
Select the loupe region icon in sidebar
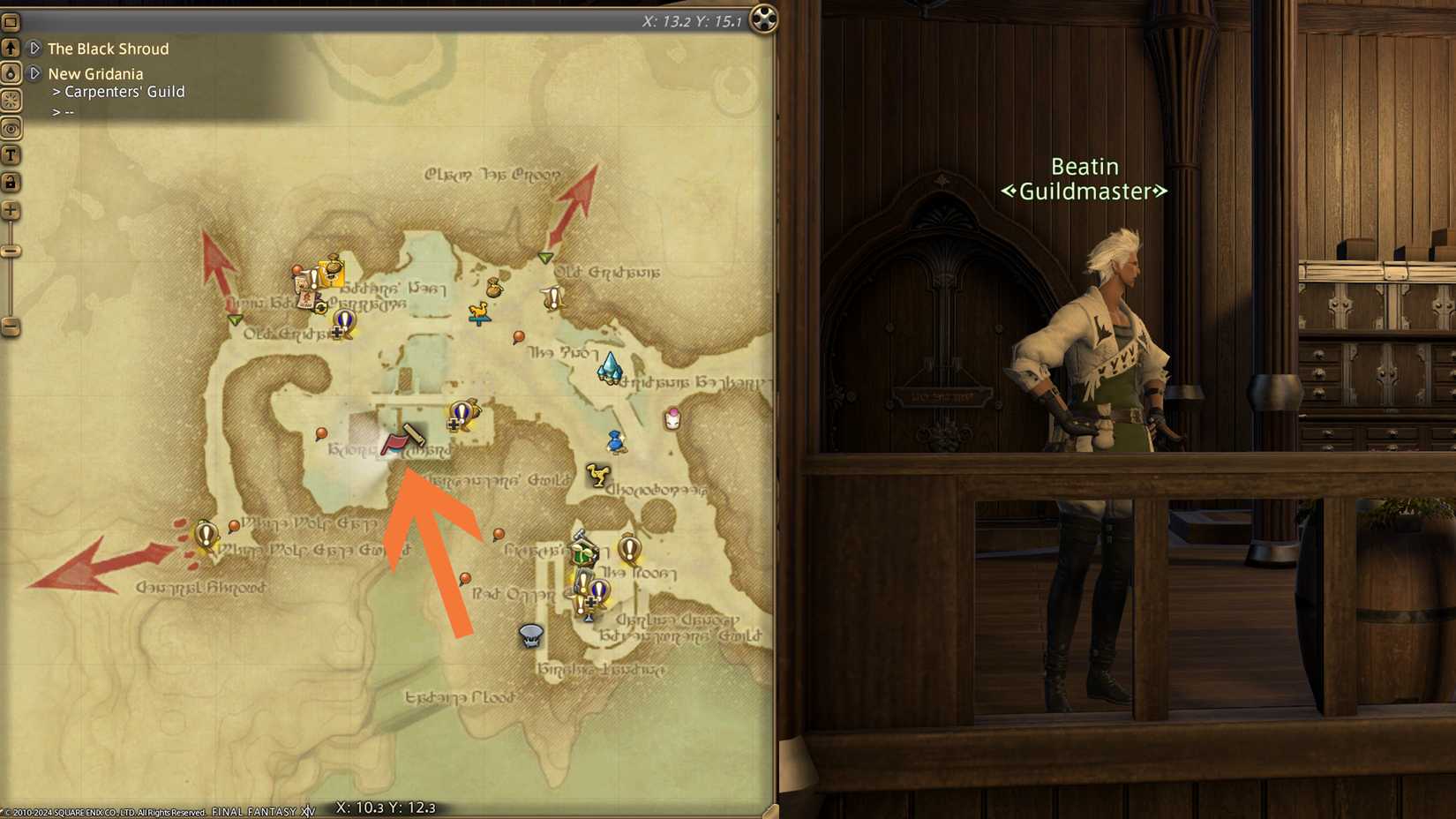pos(10,100)
